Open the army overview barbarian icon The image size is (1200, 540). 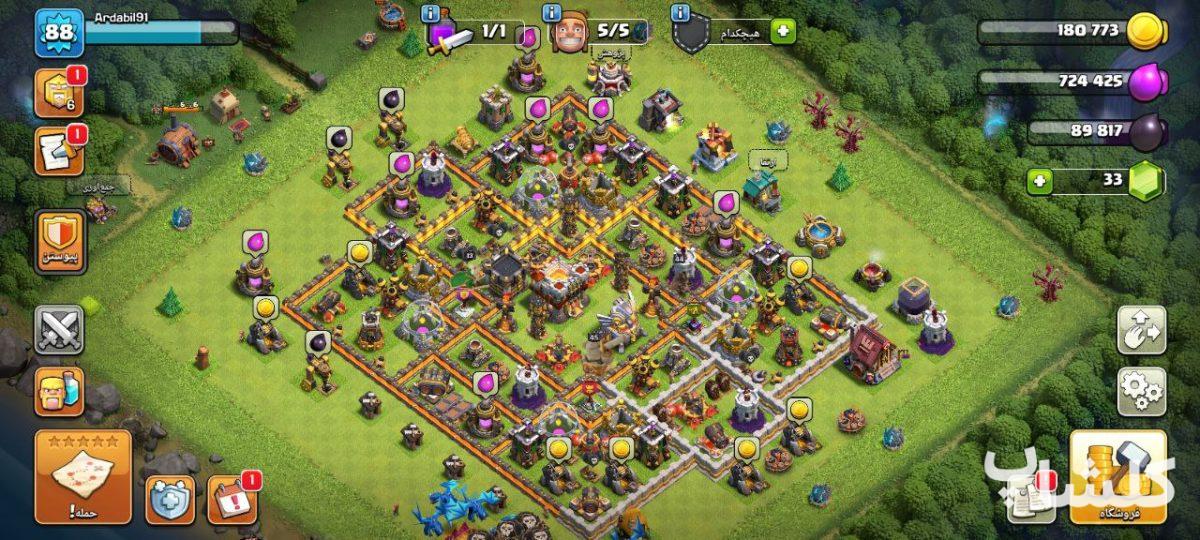(59, 391)
